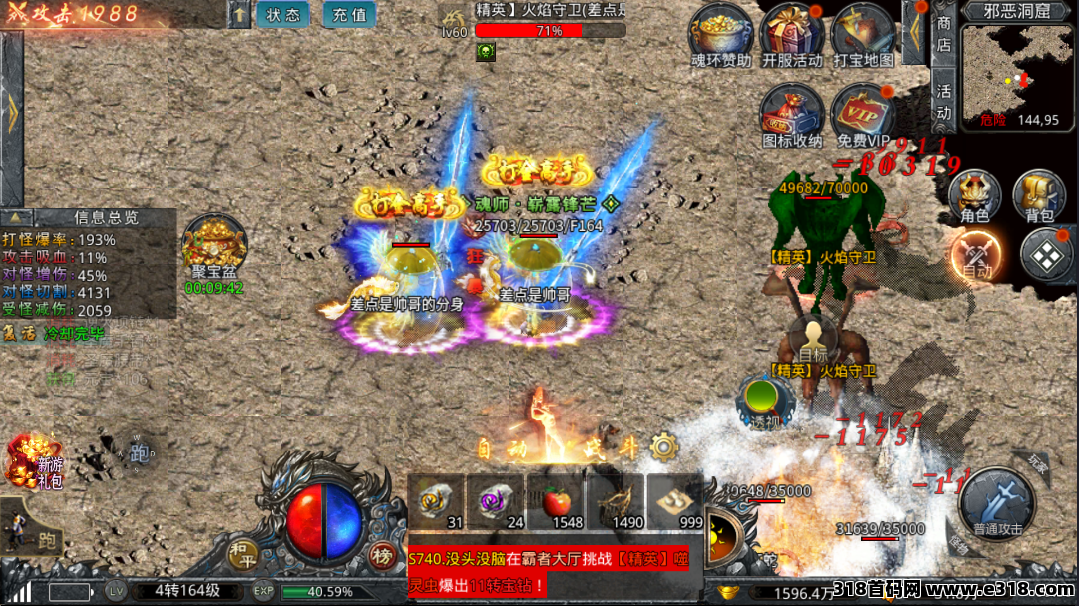Open the 聚宝盆 treasure bowl icon
Viewport: 1079px width, 606px height.
pos(212,245)
